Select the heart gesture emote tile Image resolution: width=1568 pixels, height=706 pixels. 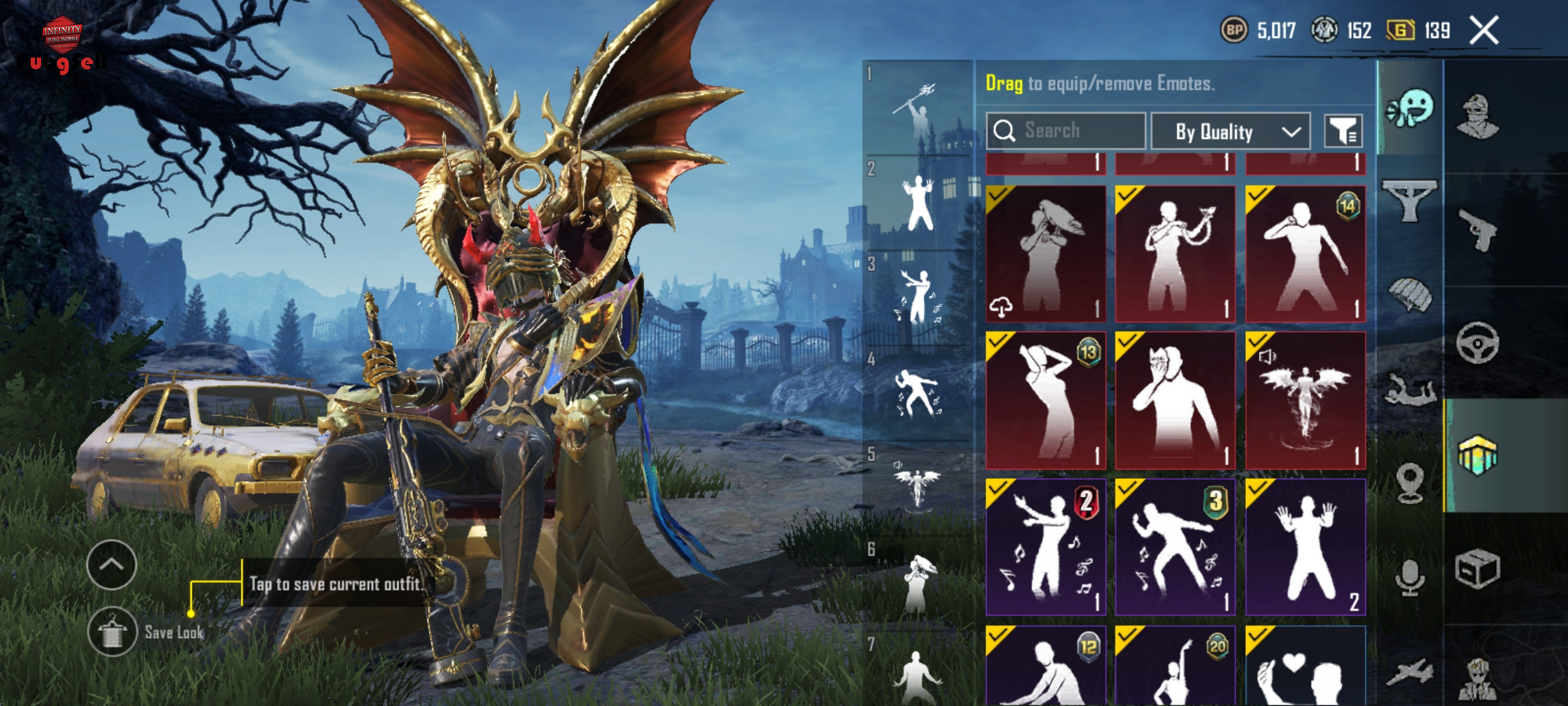coord(1305,667)
